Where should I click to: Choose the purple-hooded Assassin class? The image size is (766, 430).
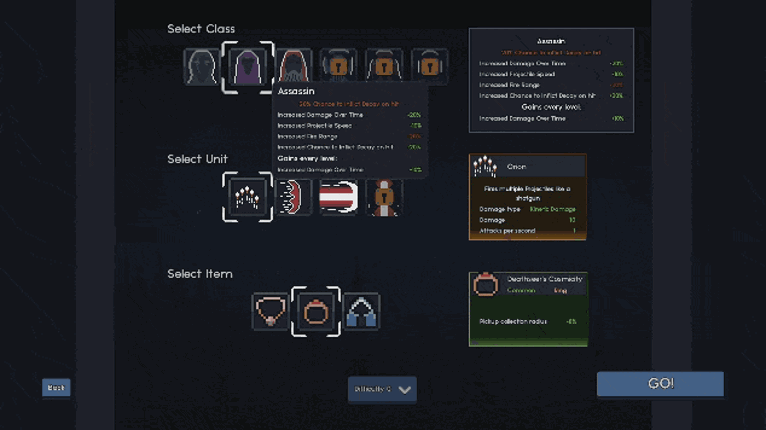click(x=247, y=67)
